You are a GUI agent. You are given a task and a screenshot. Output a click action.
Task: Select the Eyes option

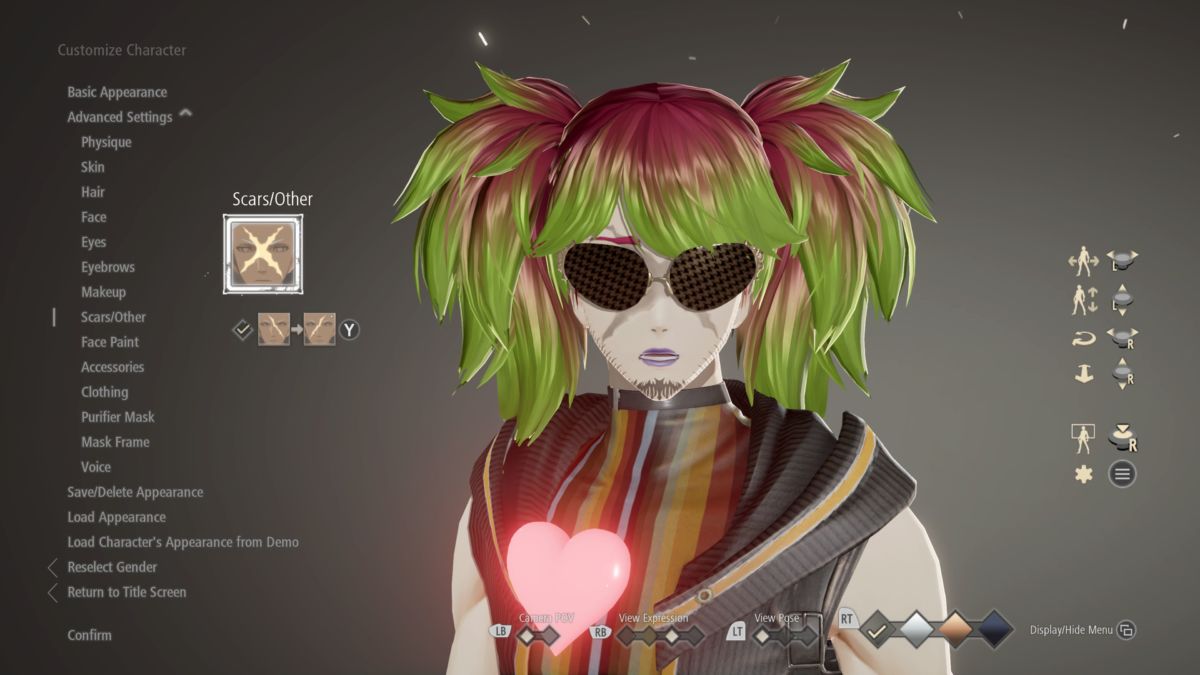(94, 242)
